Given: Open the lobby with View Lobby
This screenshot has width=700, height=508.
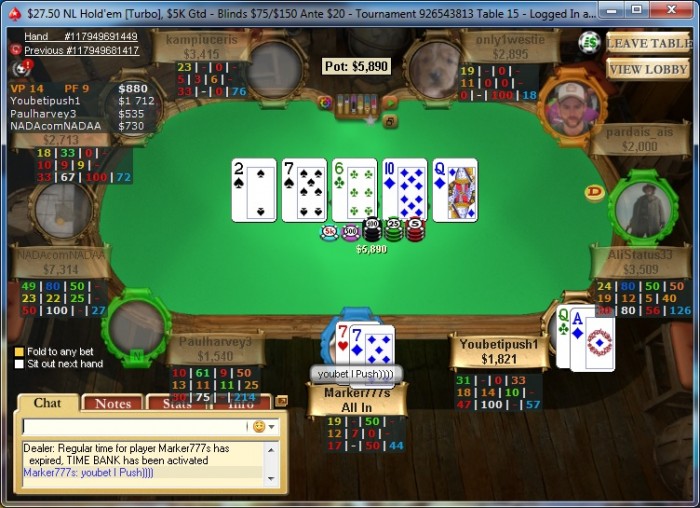Looking at the screenshot, I should 647,69.
